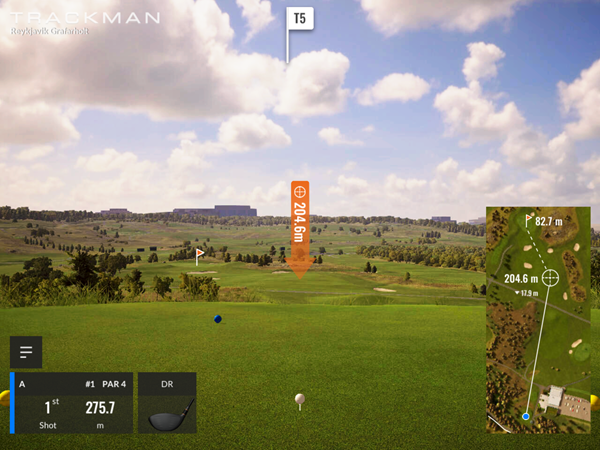600x450 pixels.
Task: Select the DR driver club panel
Action: (x=167, y=403)
